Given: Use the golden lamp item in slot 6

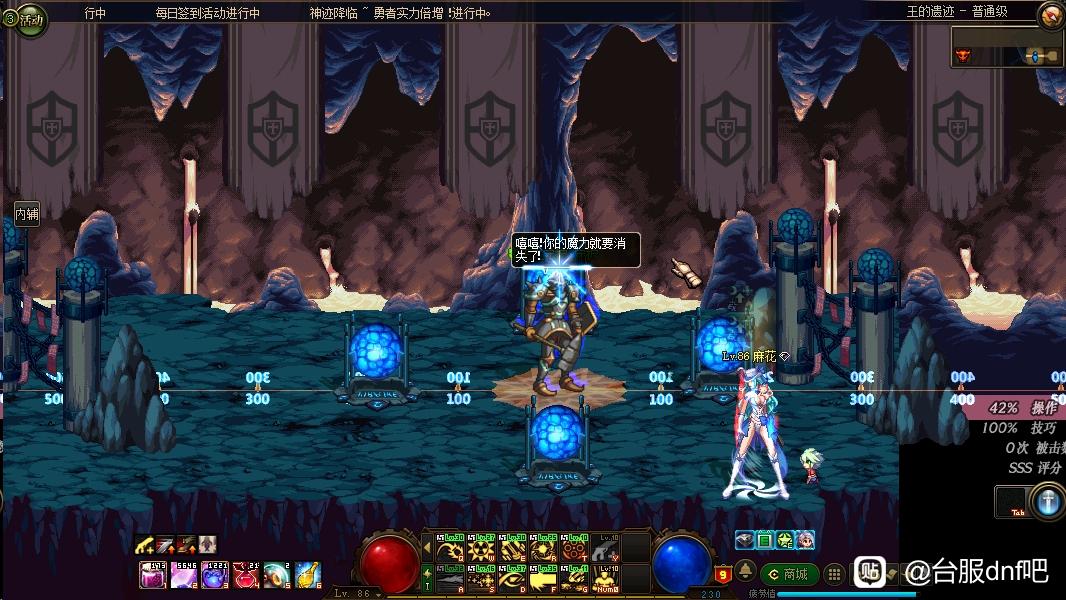Looking at the screenshot, I should coord(308,575).
